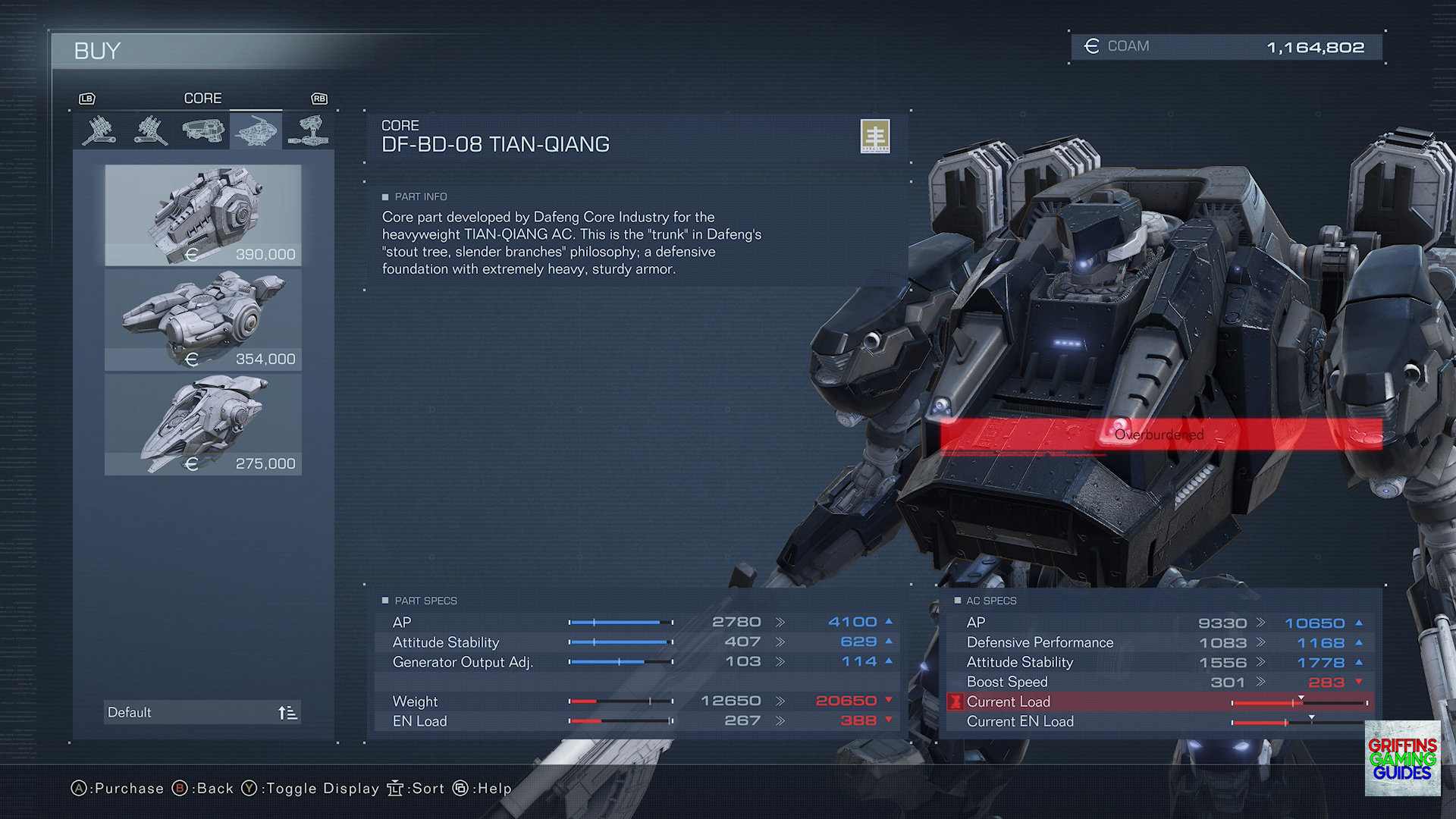1456x819 pixels.
Task: Select the Core category tab
Action: (256, 130)
